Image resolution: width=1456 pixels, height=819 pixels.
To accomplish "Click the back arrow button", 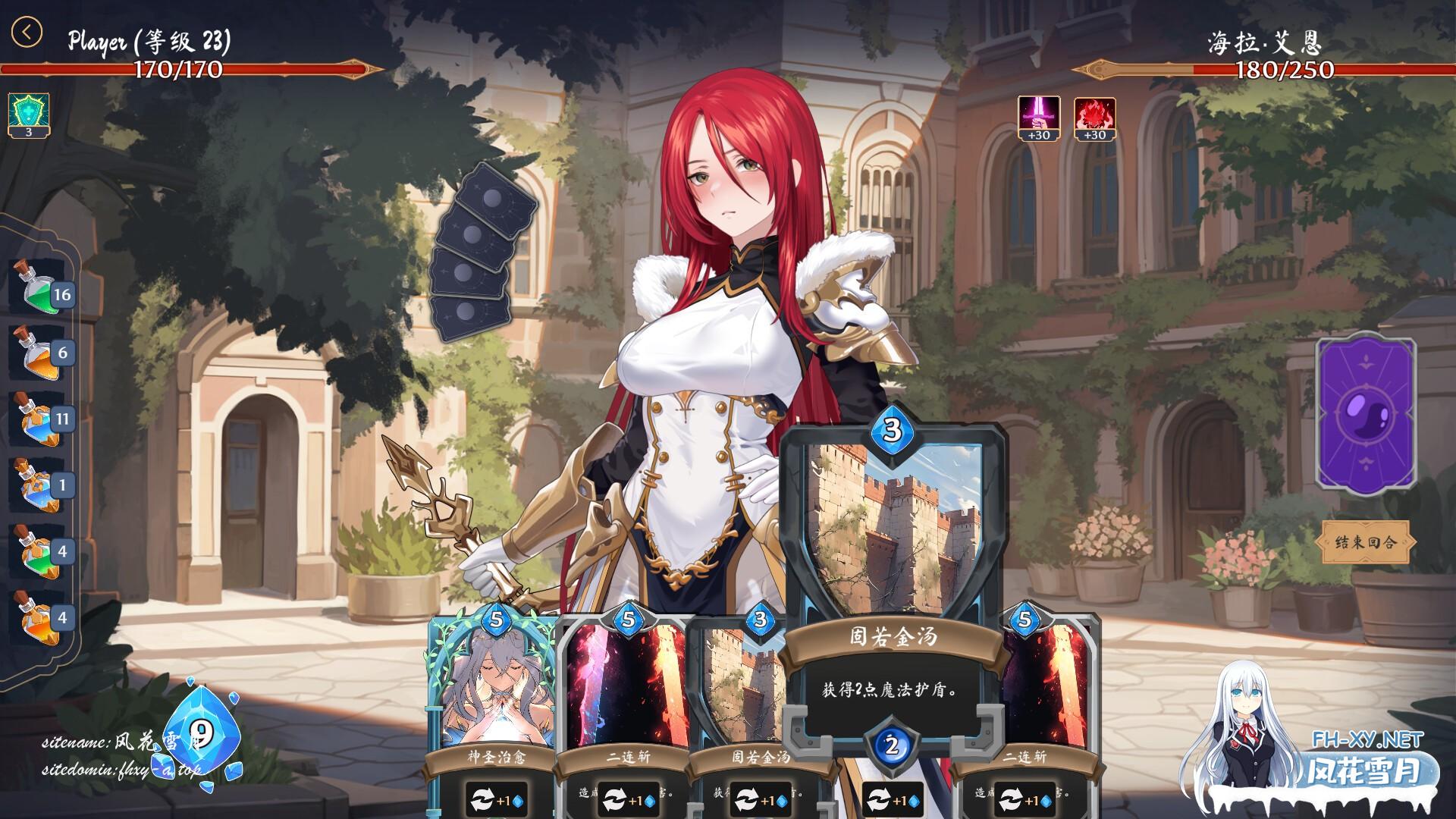I will point(27,32).
